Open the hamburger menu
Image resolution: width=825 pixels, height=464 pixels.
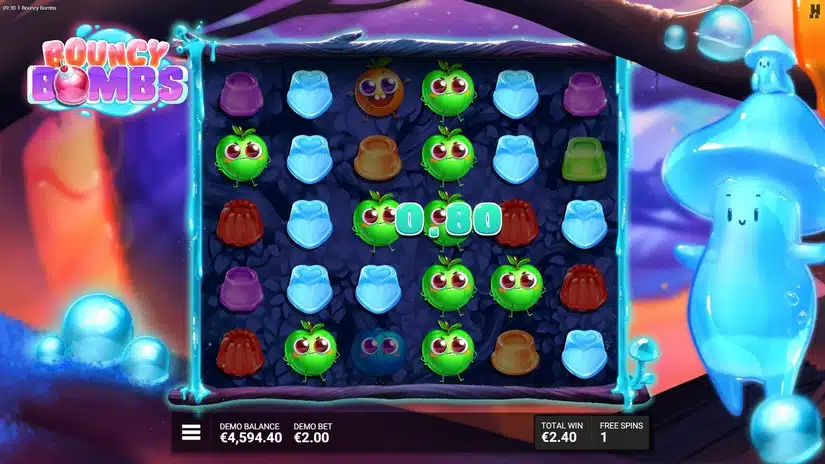pyautogui.click(x=191, y=433)
